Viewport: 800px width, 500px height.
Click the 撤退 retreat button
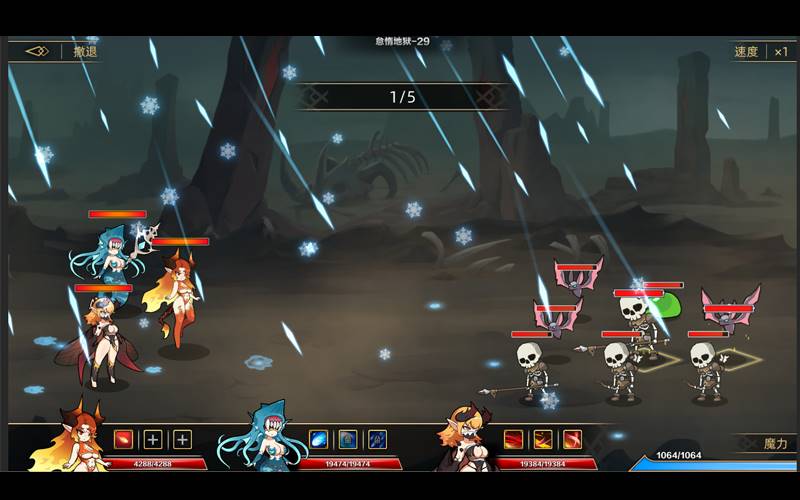(85, 52)
